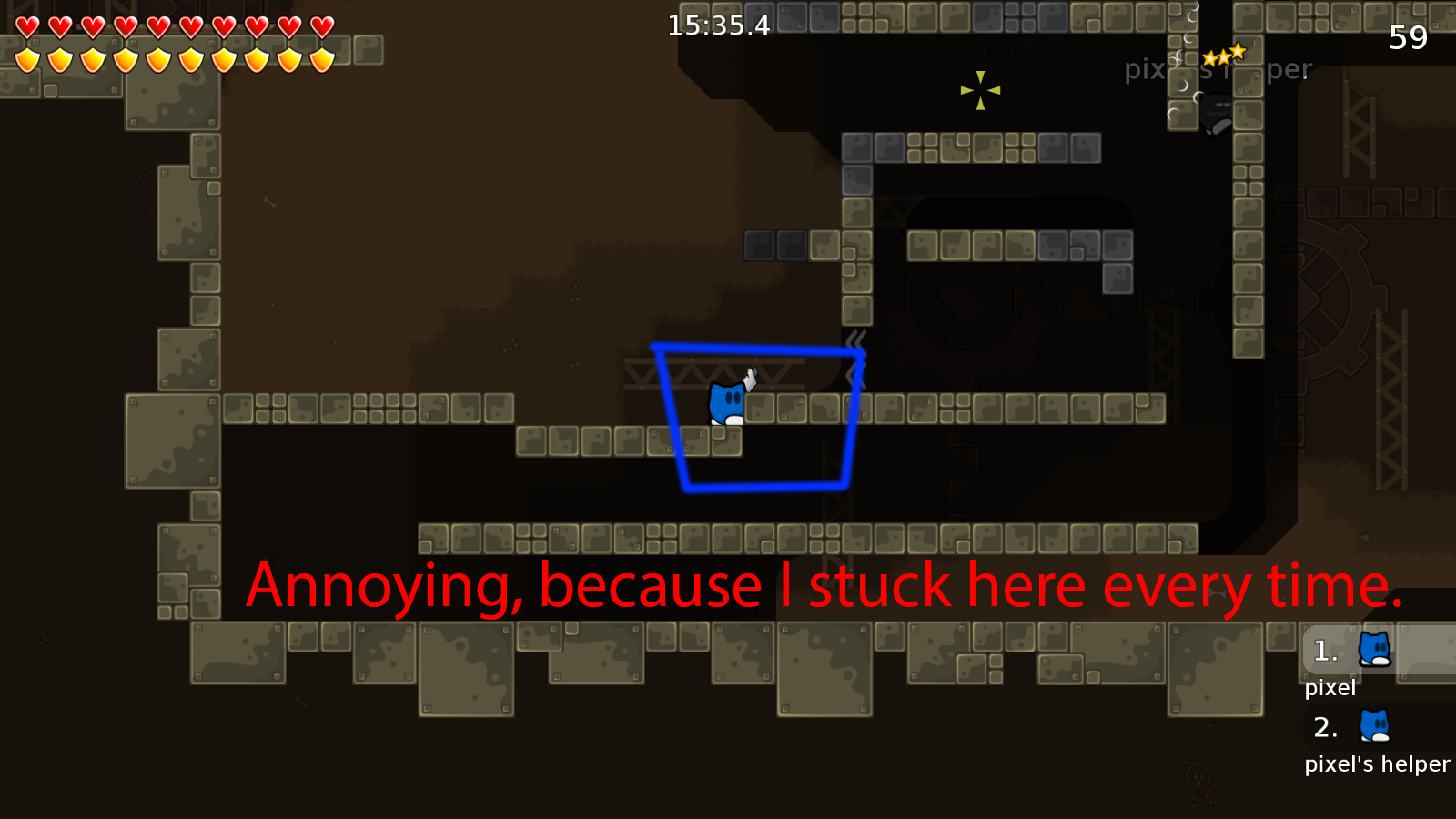Open the pixel's helper floating nametag
This screenshot has width=1456, height=819.
pyautogui.click(x=1218, y=69)
